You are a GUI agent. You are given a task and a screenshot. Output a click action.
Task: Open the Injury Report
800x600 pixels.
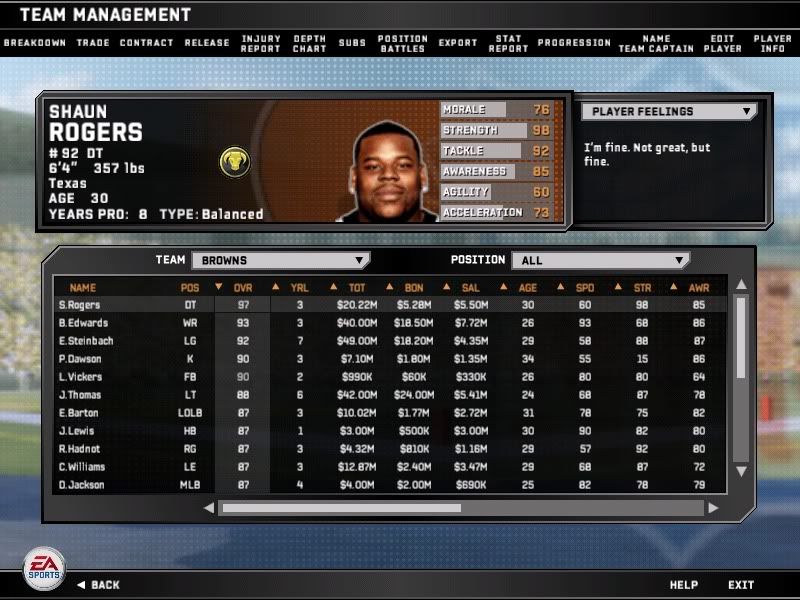(x=261, y=43)
